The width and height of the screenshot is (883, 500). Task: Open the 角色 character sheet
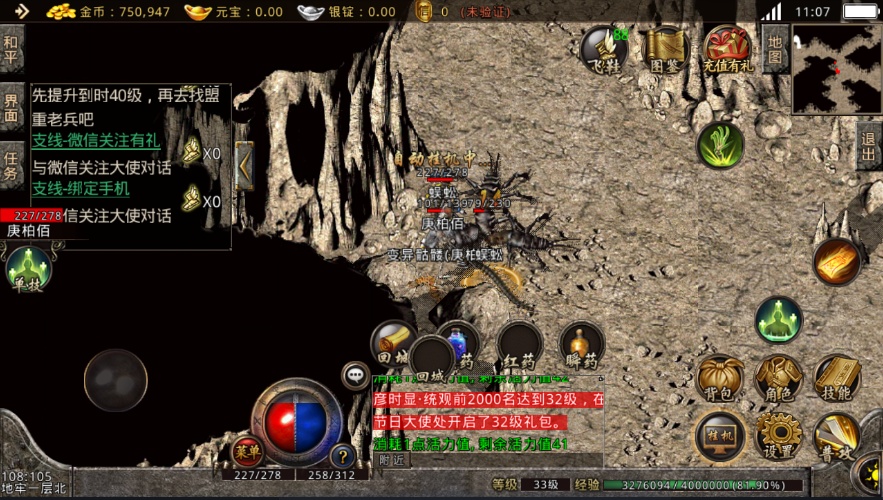coord(779,380)
